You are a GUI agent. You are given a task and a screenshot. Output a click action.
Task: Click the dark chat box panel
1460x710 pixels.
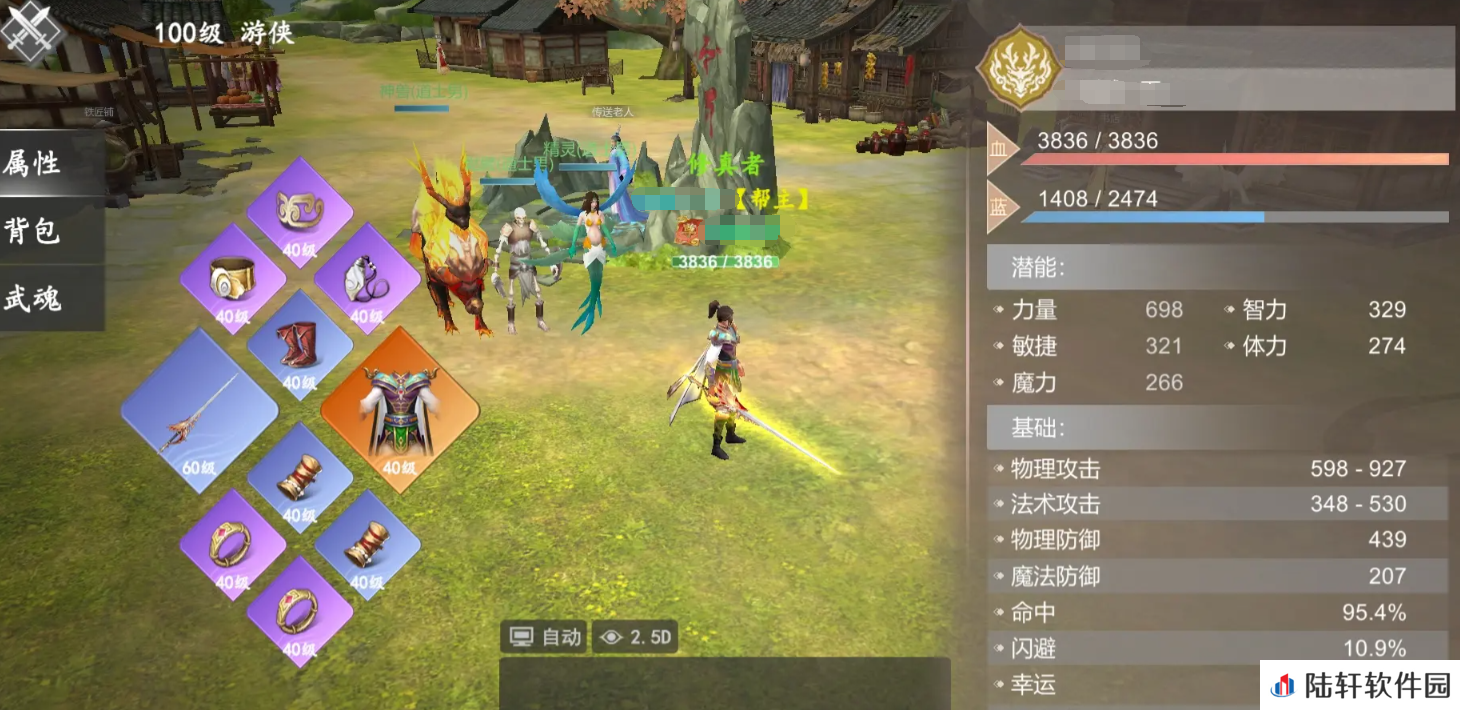click(x=724, y=683)
